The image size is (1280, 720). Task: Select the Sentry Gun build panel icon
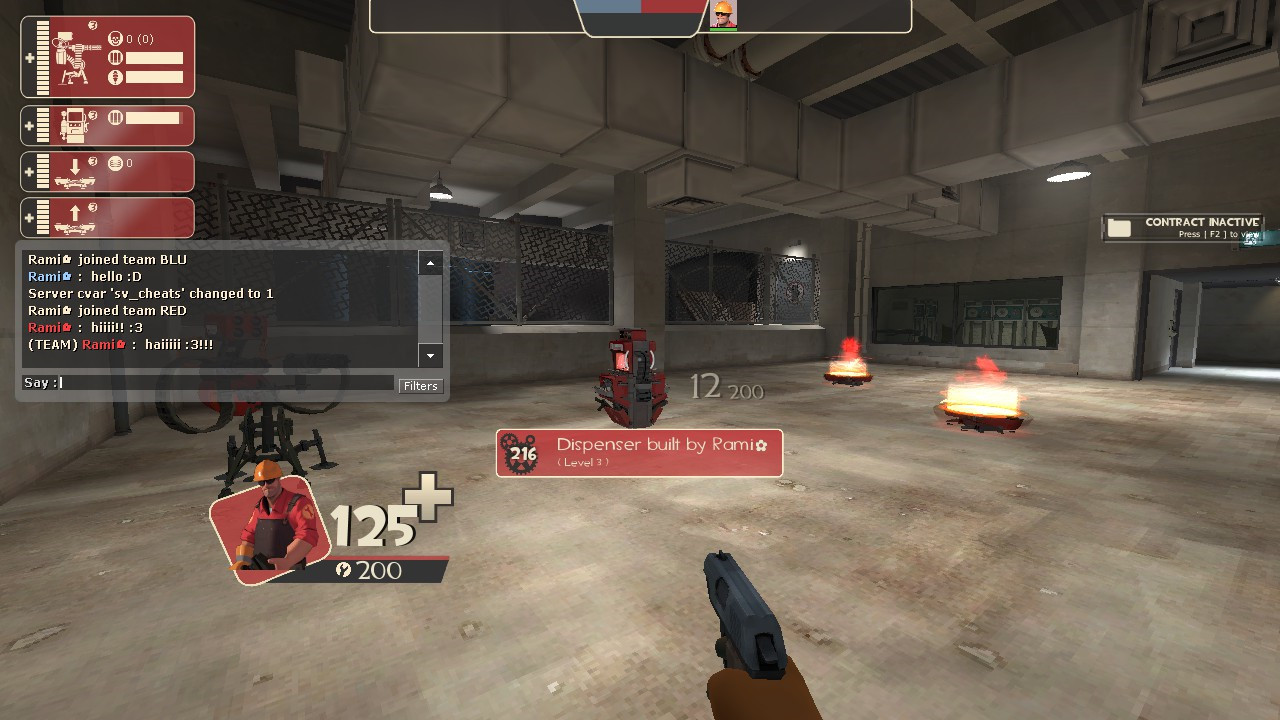click(70, 57)
